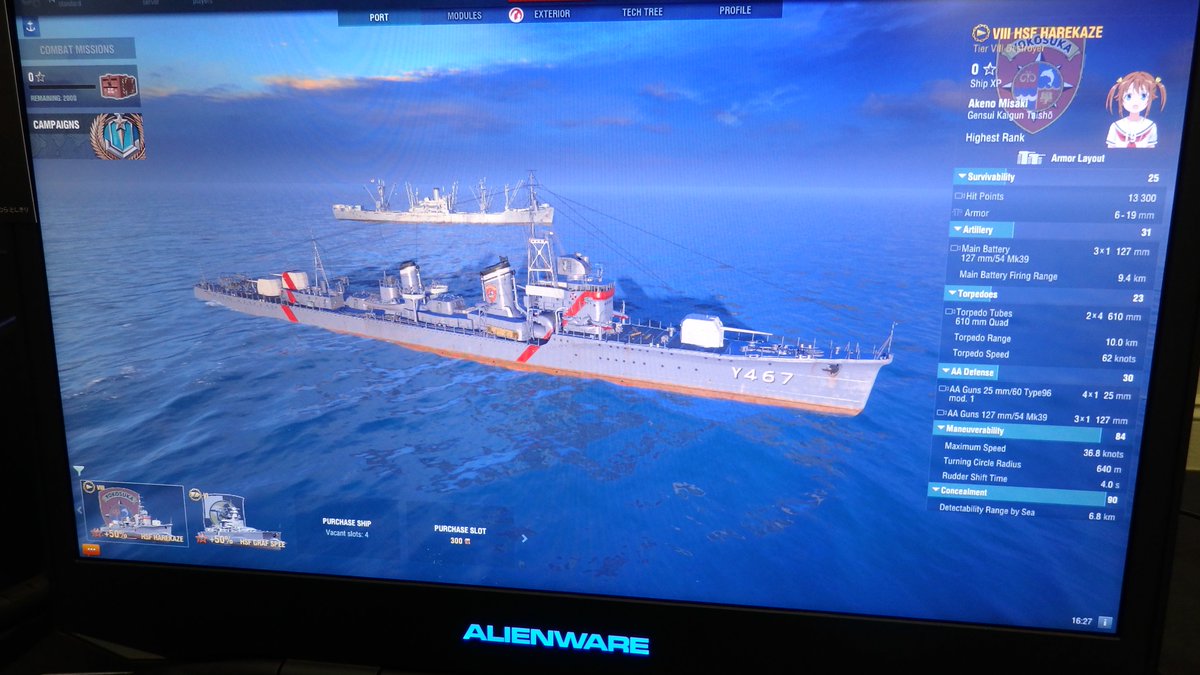1200x675 pixels.
Task: Open Combat Missions panel
Action: 77,50
